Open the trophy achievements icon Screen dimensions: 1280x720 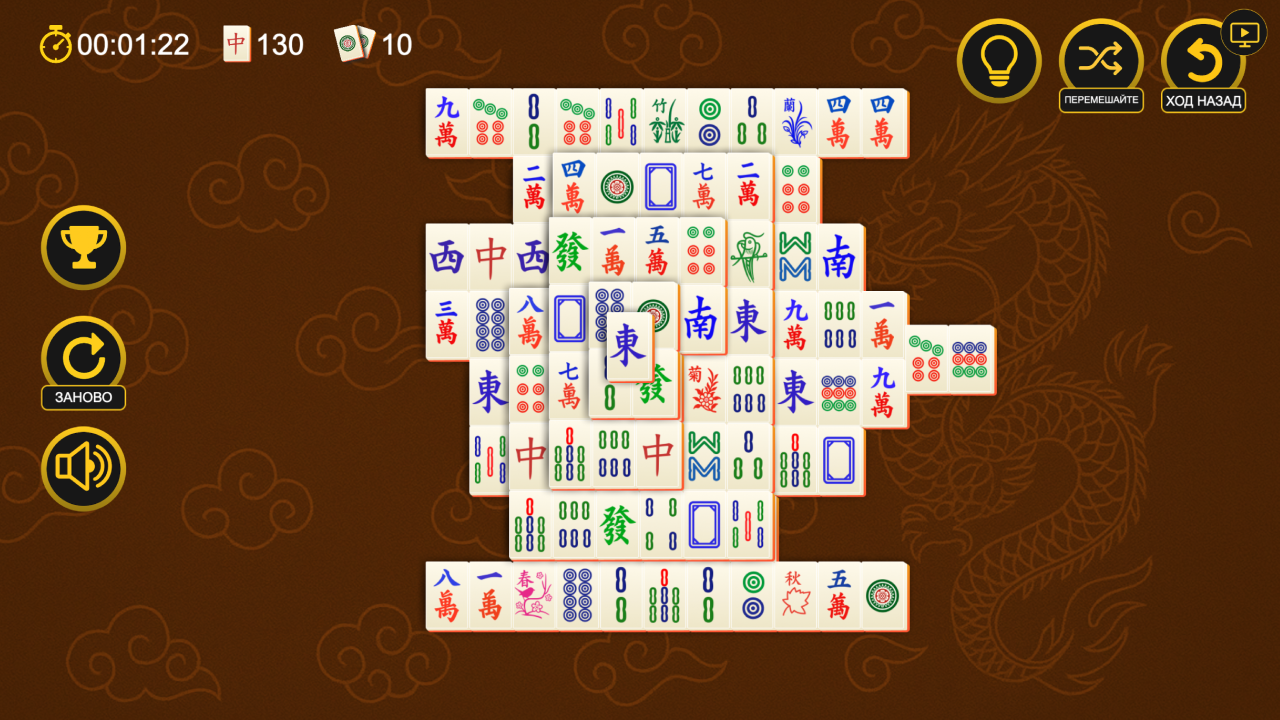coord(83,247)
